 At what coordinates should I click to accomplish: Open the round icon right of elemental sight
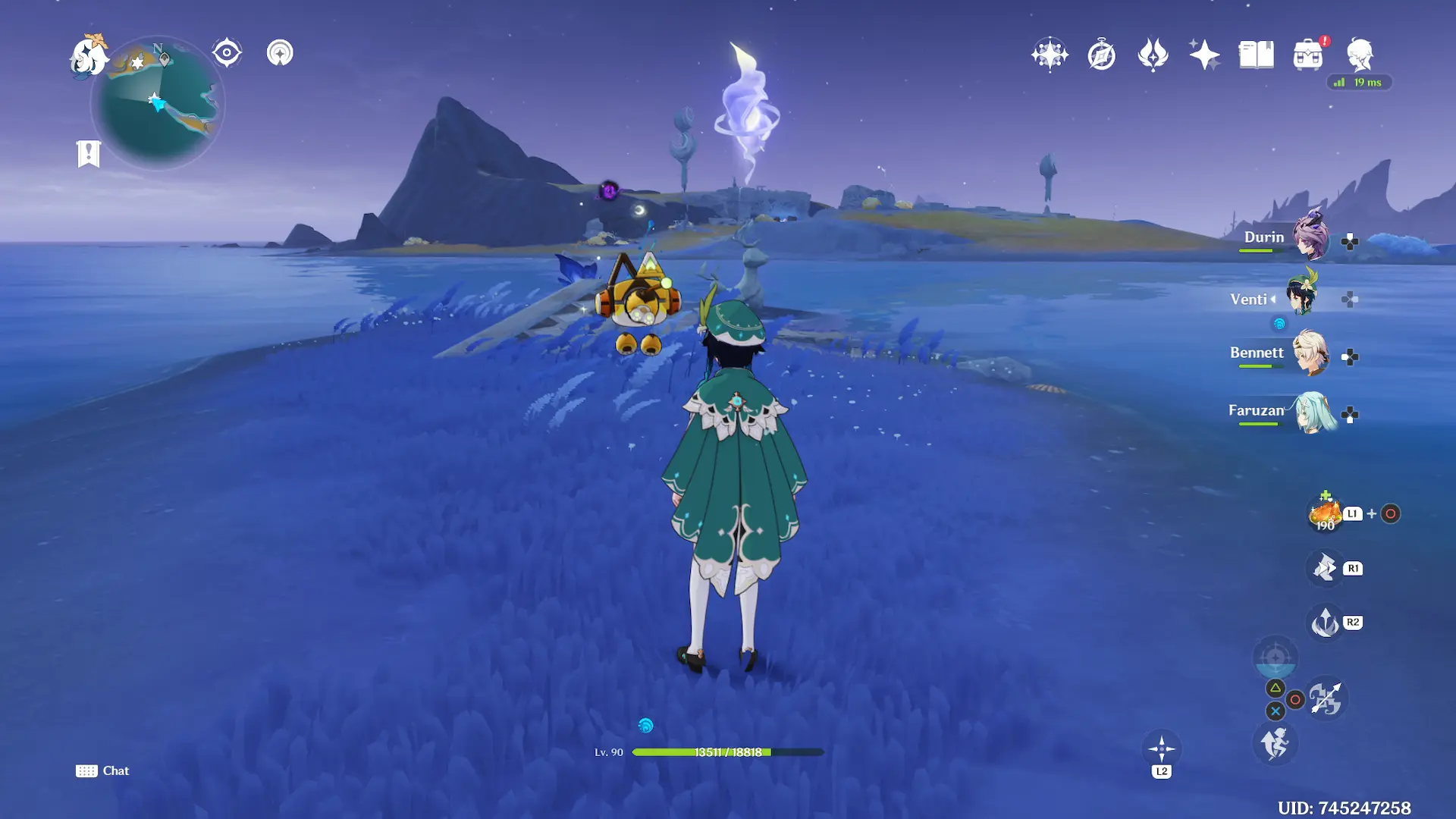[280, 53]
